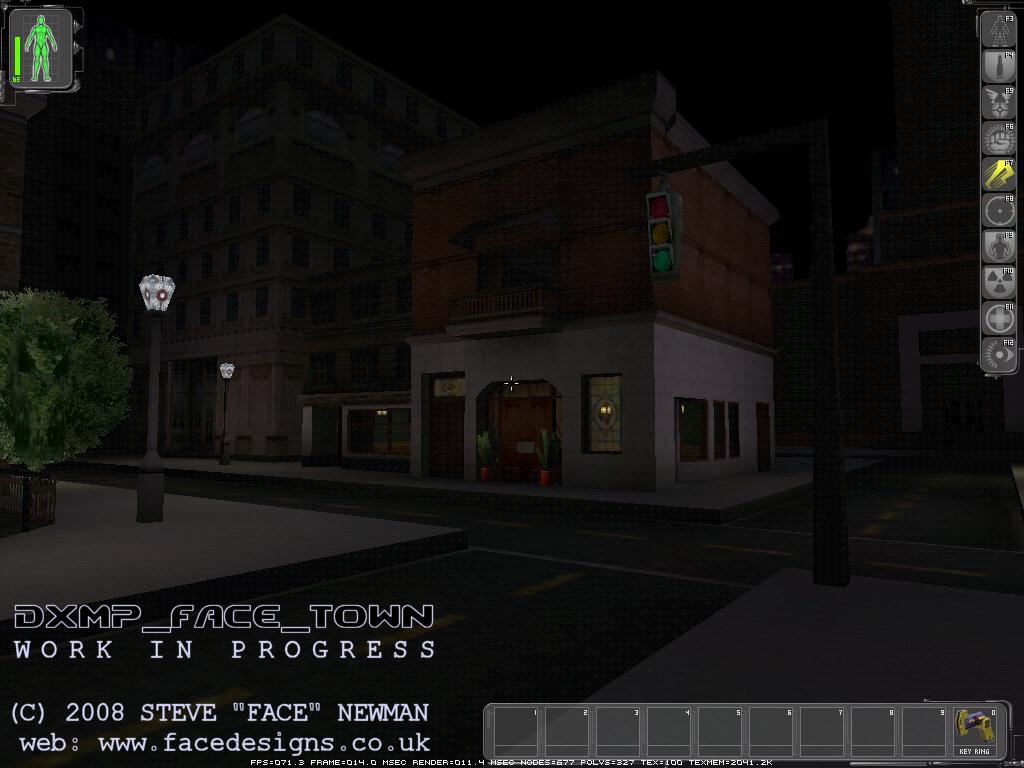Toggle the human torso augmentation icon
Screen dimensions: 1024x768
coord(997,247)
